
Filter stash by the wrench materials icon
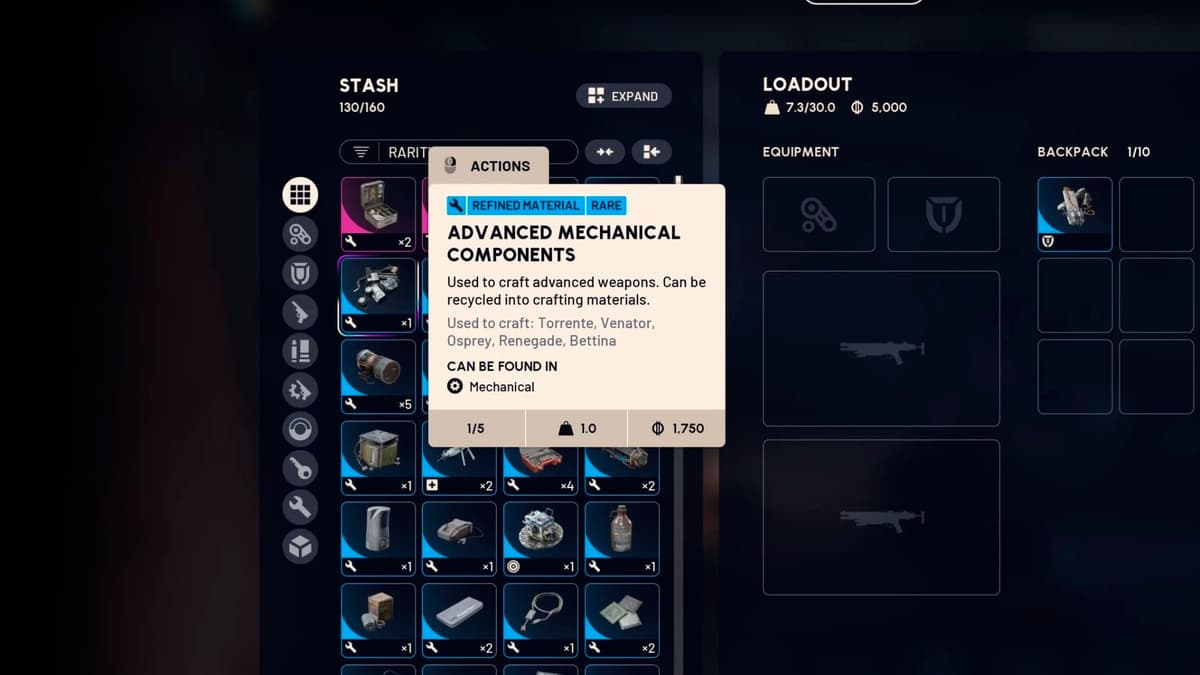point(300,507)
